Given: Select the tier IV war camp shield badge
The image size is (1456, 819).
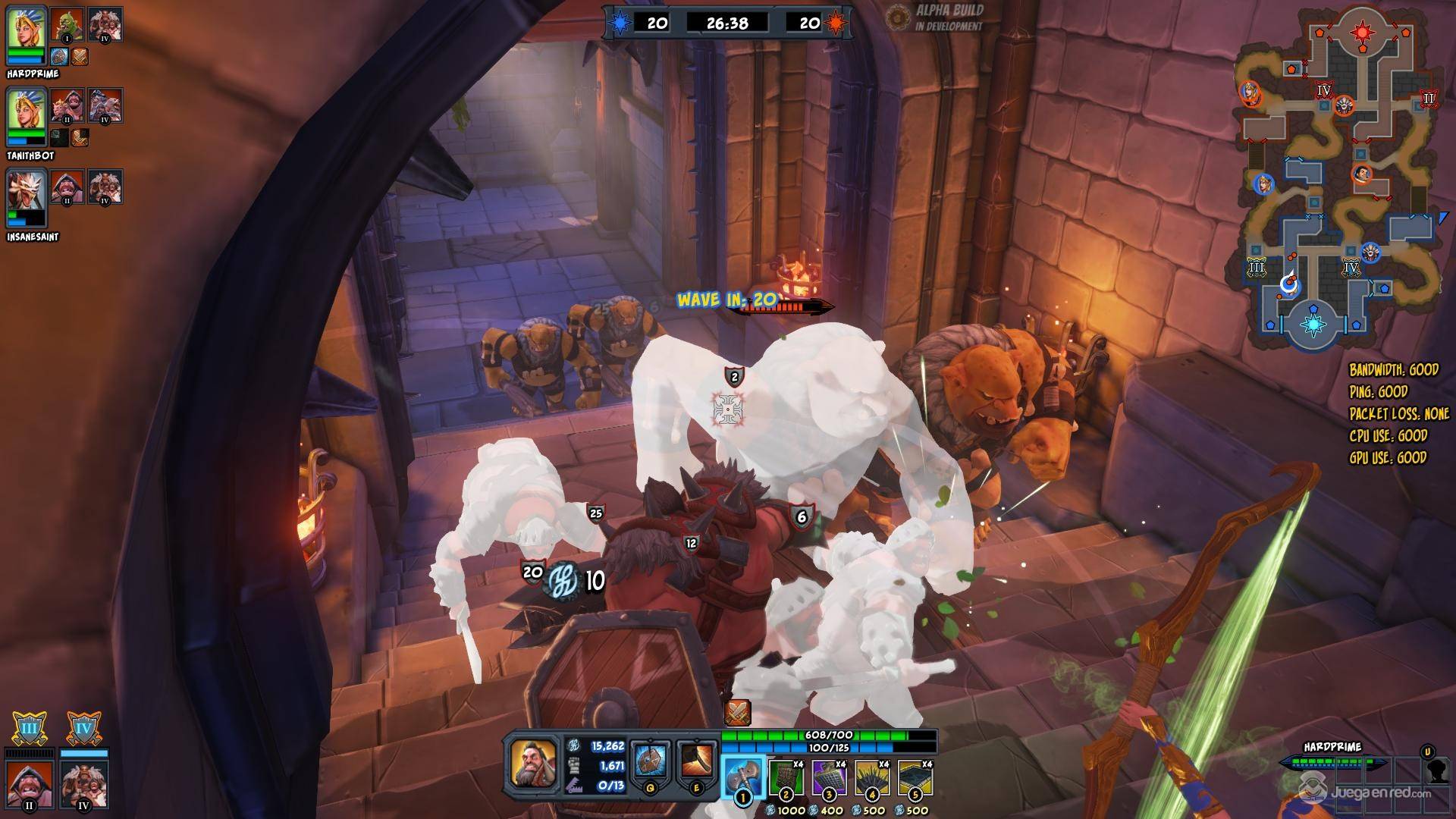Looking at the screenshot, I should (83, 730).
